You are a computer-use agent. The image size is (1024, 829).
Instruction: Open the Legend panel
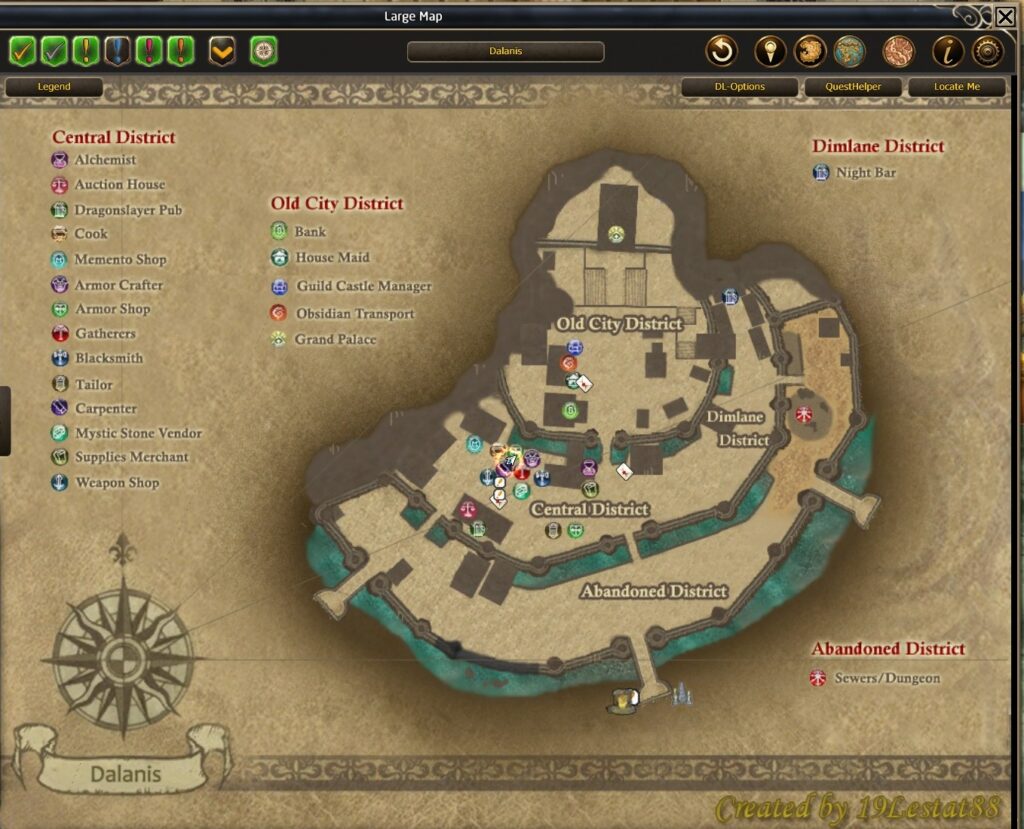[54, 87]
